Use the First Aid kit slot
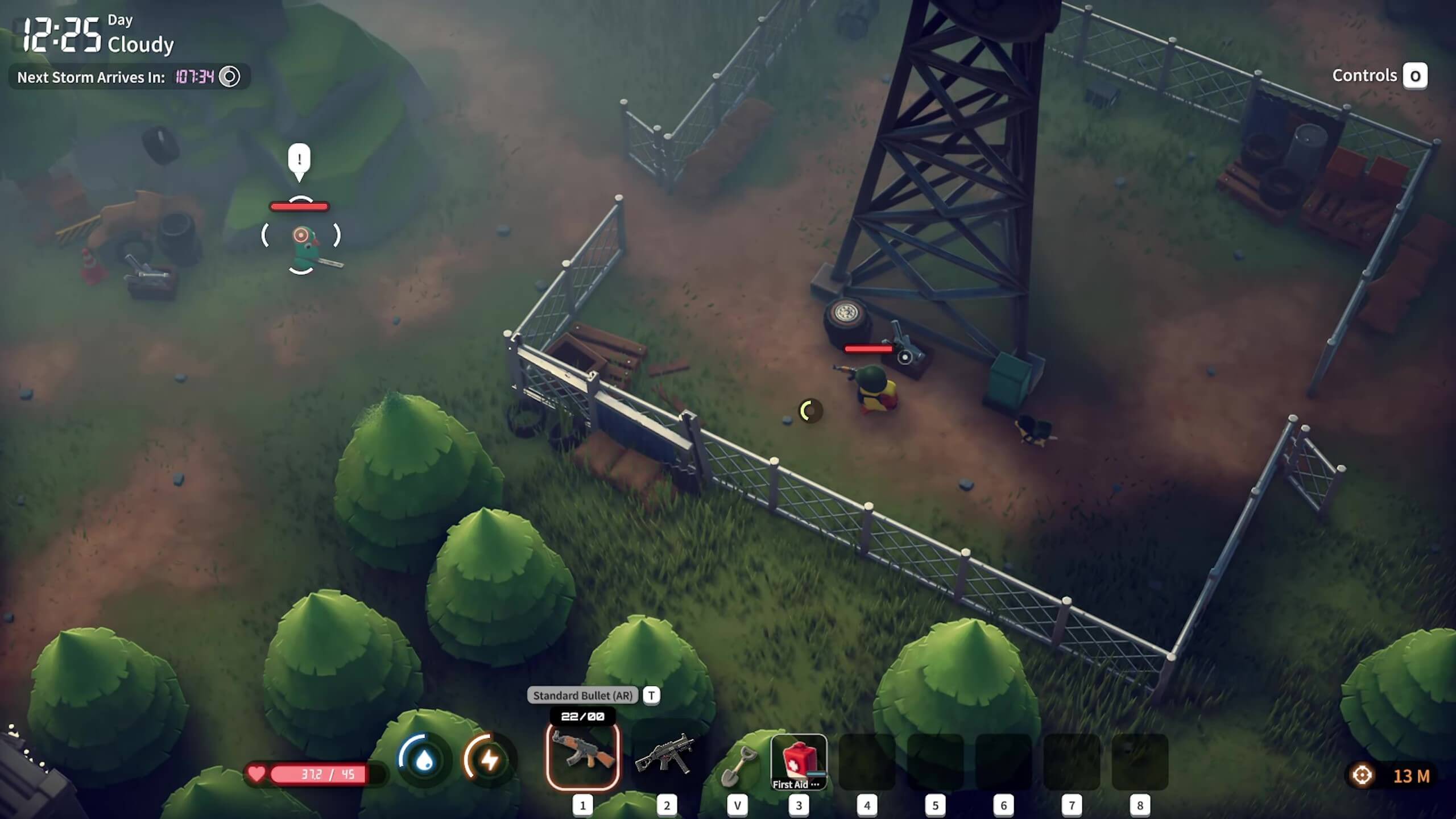Image resolution: width=1456 pixels, height=819 pixels. (x=799, y=761)
